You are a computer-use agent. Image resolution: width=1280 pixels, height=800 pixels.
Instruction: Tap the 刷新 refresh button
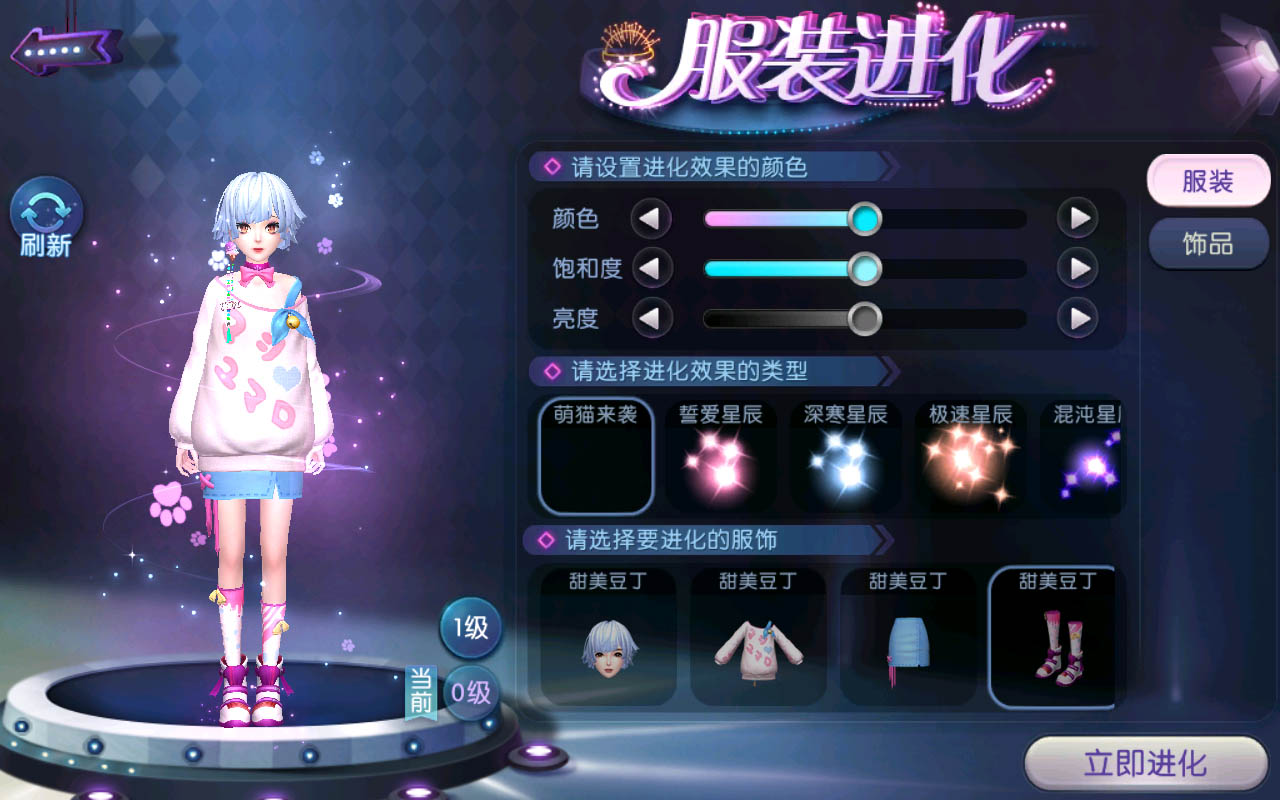[46, 218]
